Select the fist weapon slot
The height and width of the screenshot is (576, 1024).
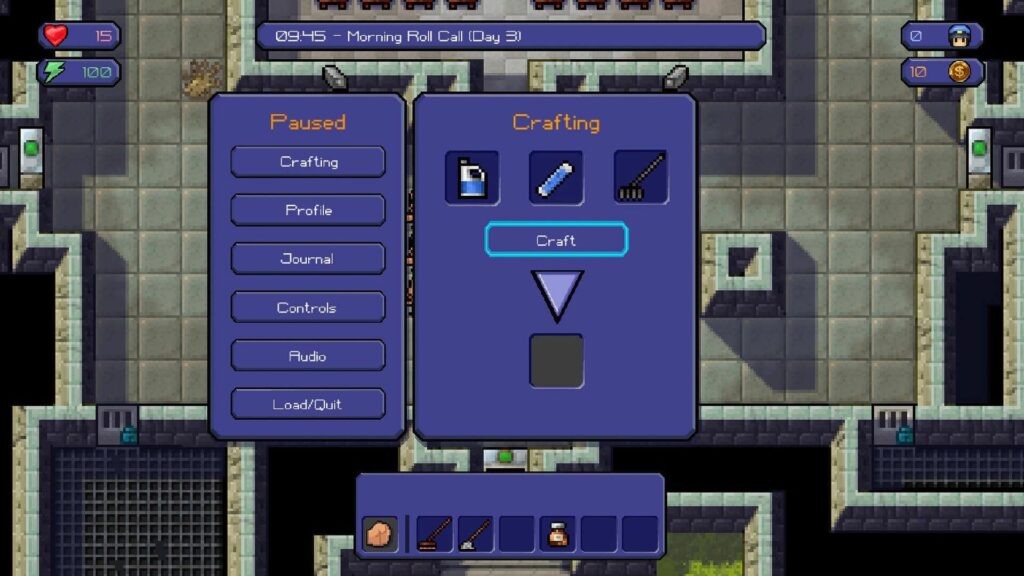coord(380,534)
